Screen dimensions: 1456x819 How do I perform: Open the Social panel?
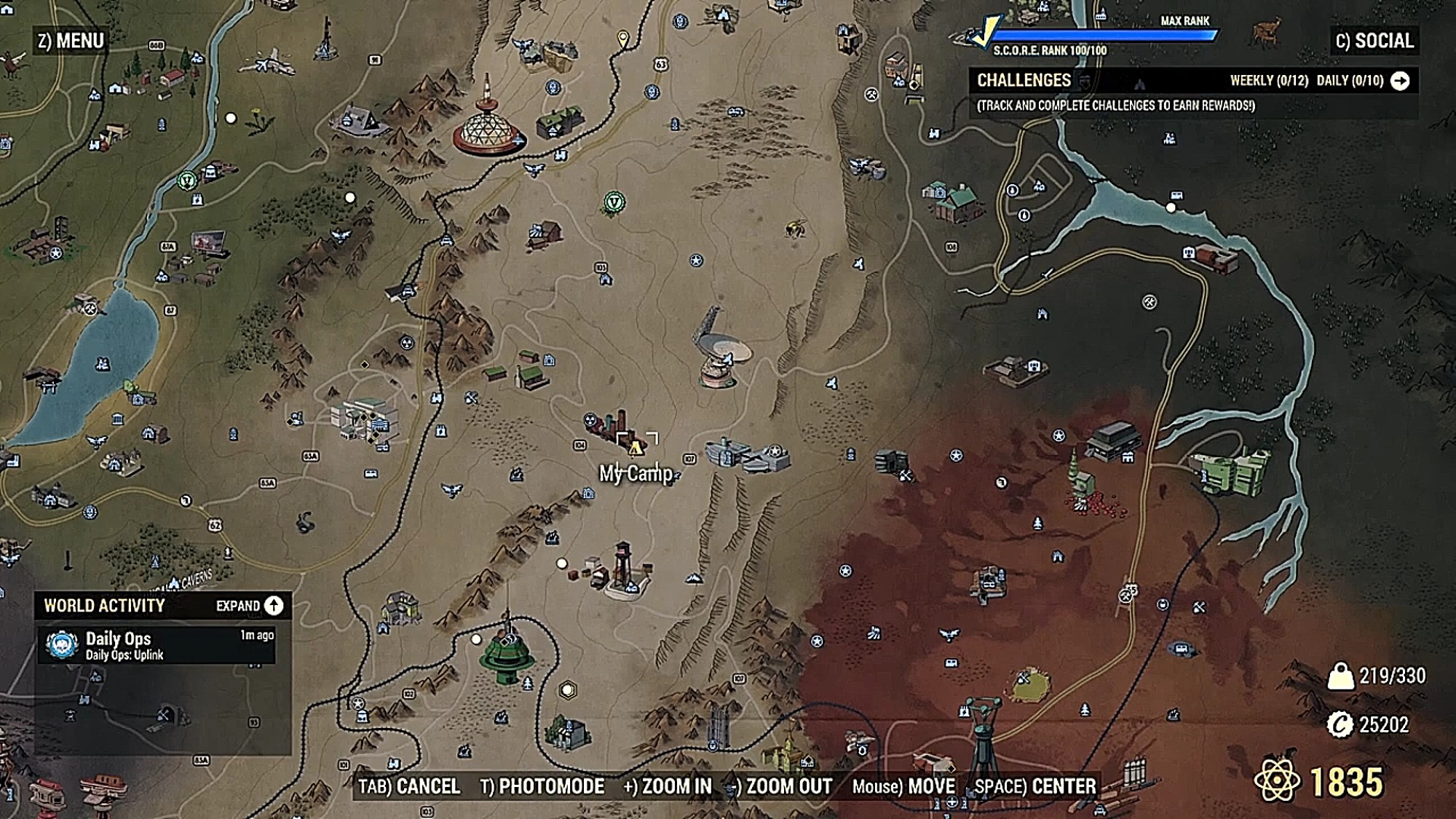click(1374, 41)
